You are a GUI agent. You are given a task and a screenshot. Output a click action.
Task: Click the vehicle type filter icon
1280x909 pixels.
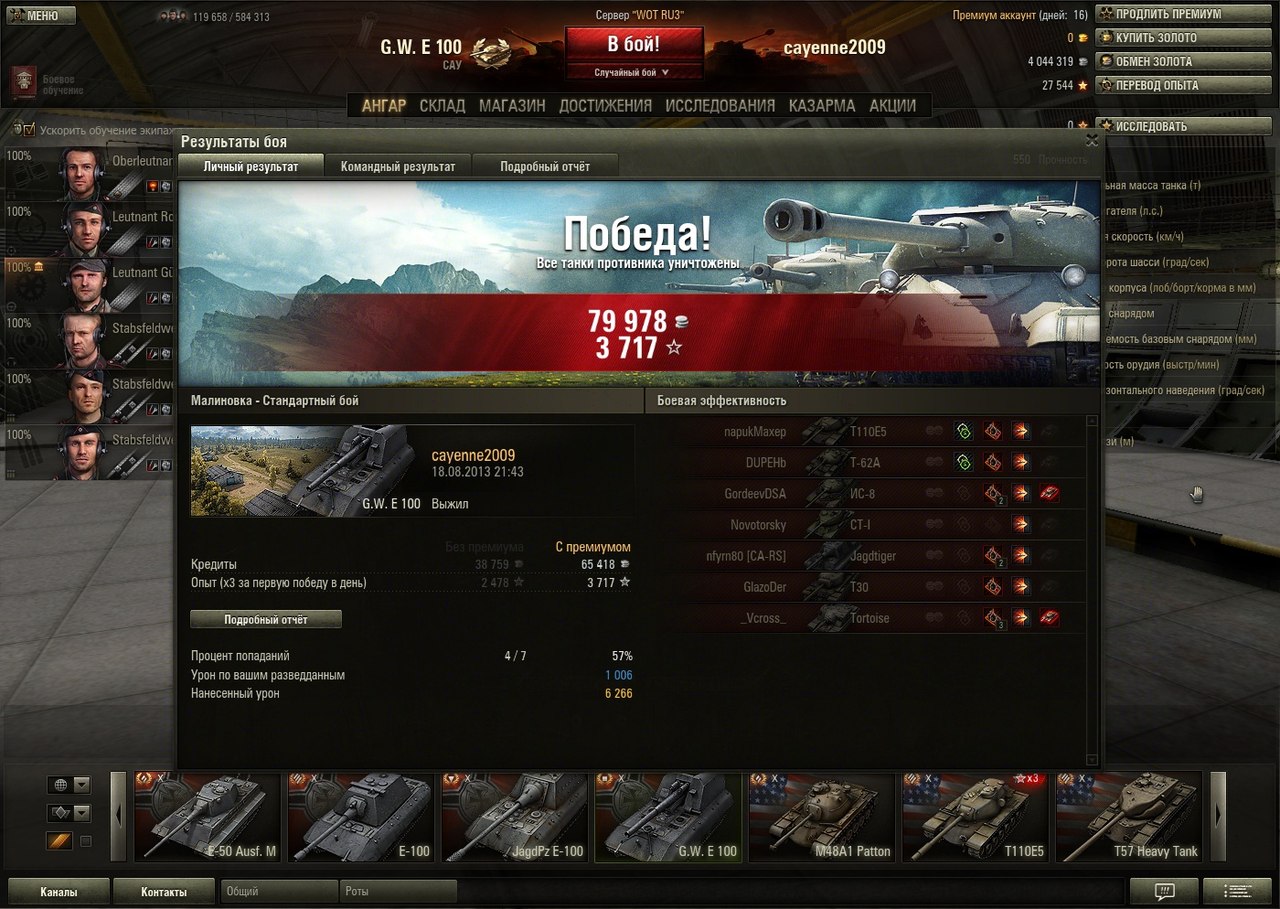[x=60, y=813]
